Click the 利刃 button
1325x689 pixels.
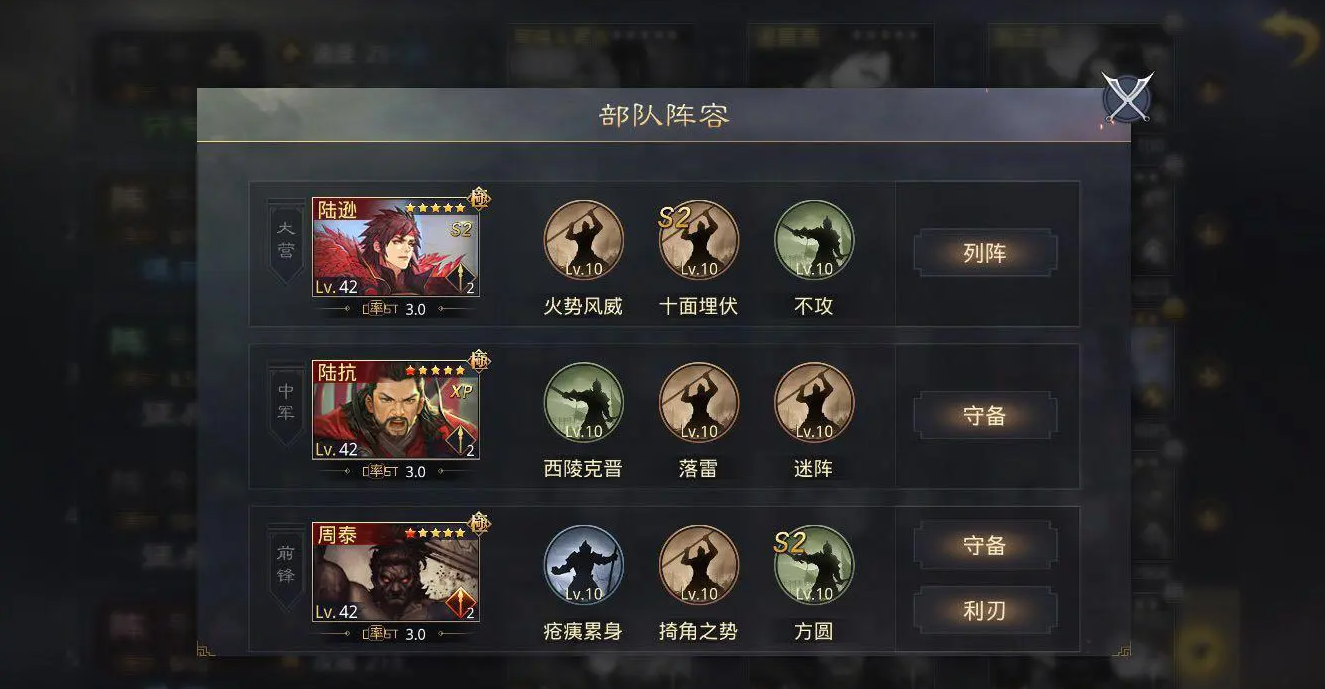pos(984,610)
